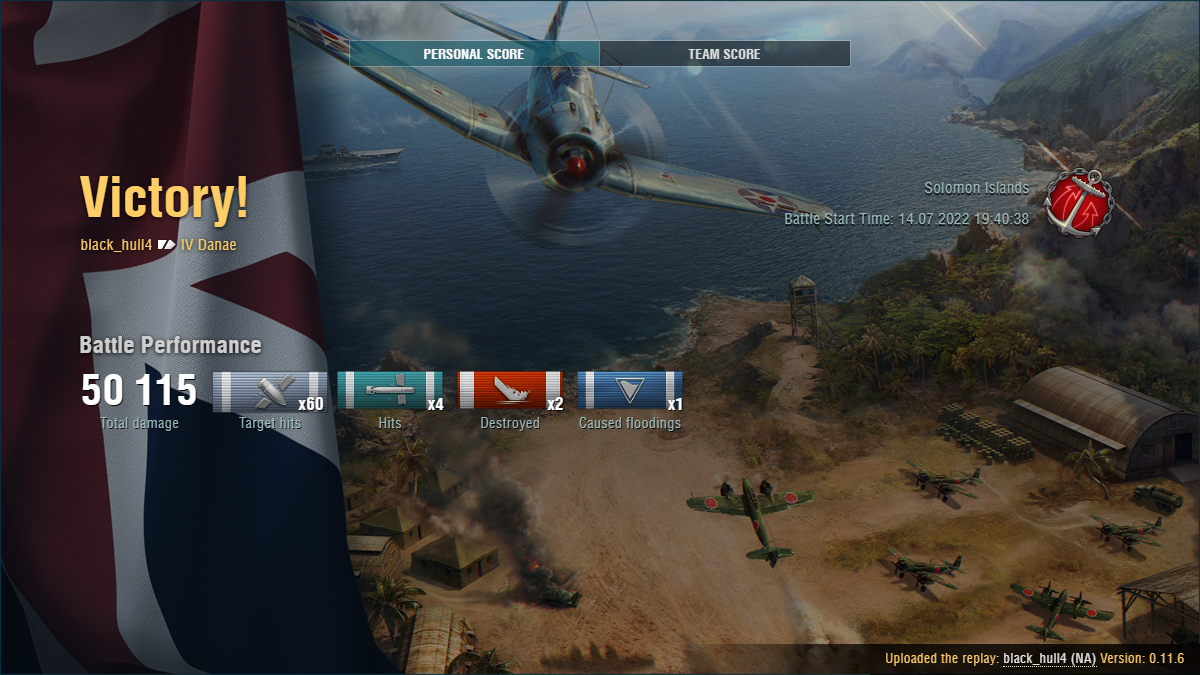Click the black_hull4 player name under Victory

[x=116, y=244]
